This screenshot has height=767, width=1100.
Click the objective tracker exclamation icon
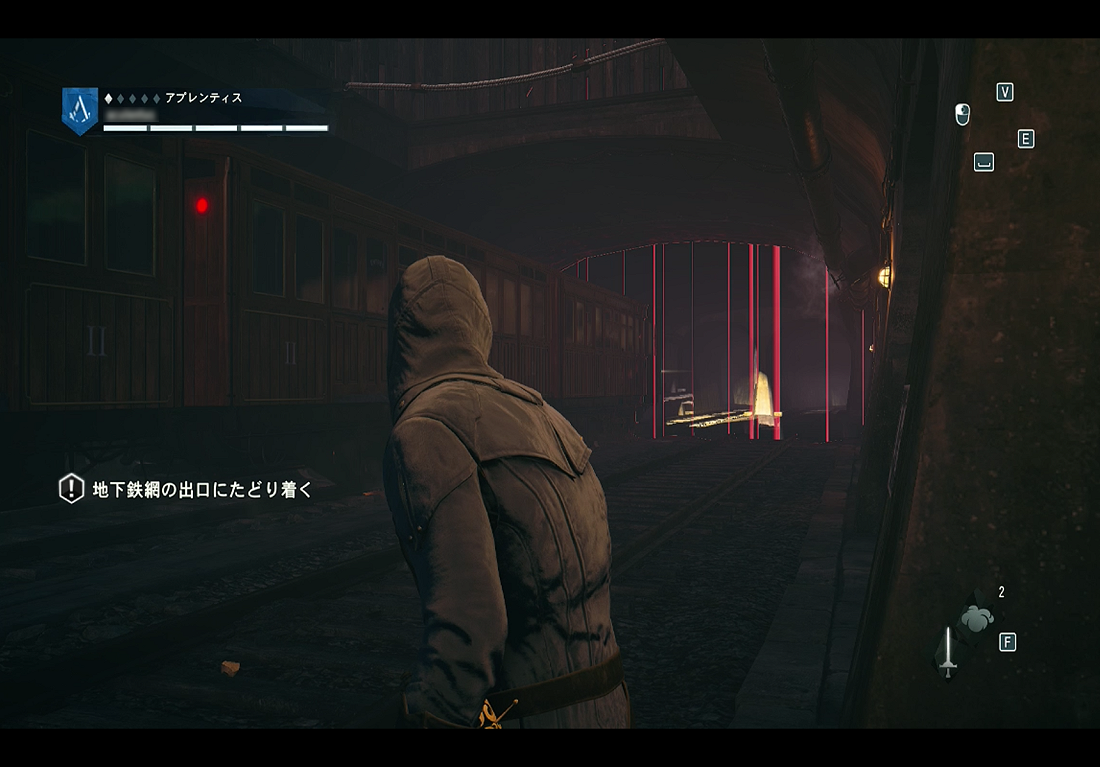[71, 489]
